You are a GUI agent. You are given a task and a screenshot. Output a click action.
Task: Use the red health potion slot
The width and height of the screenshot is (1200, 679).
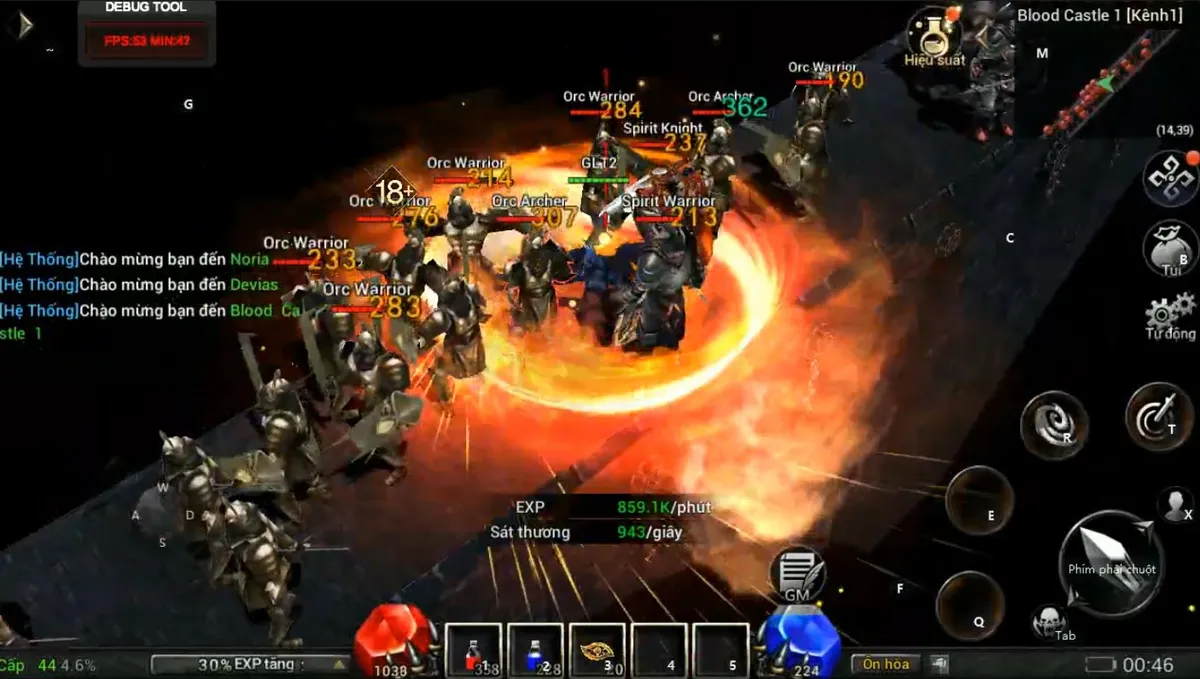click(x=474, y=650)
